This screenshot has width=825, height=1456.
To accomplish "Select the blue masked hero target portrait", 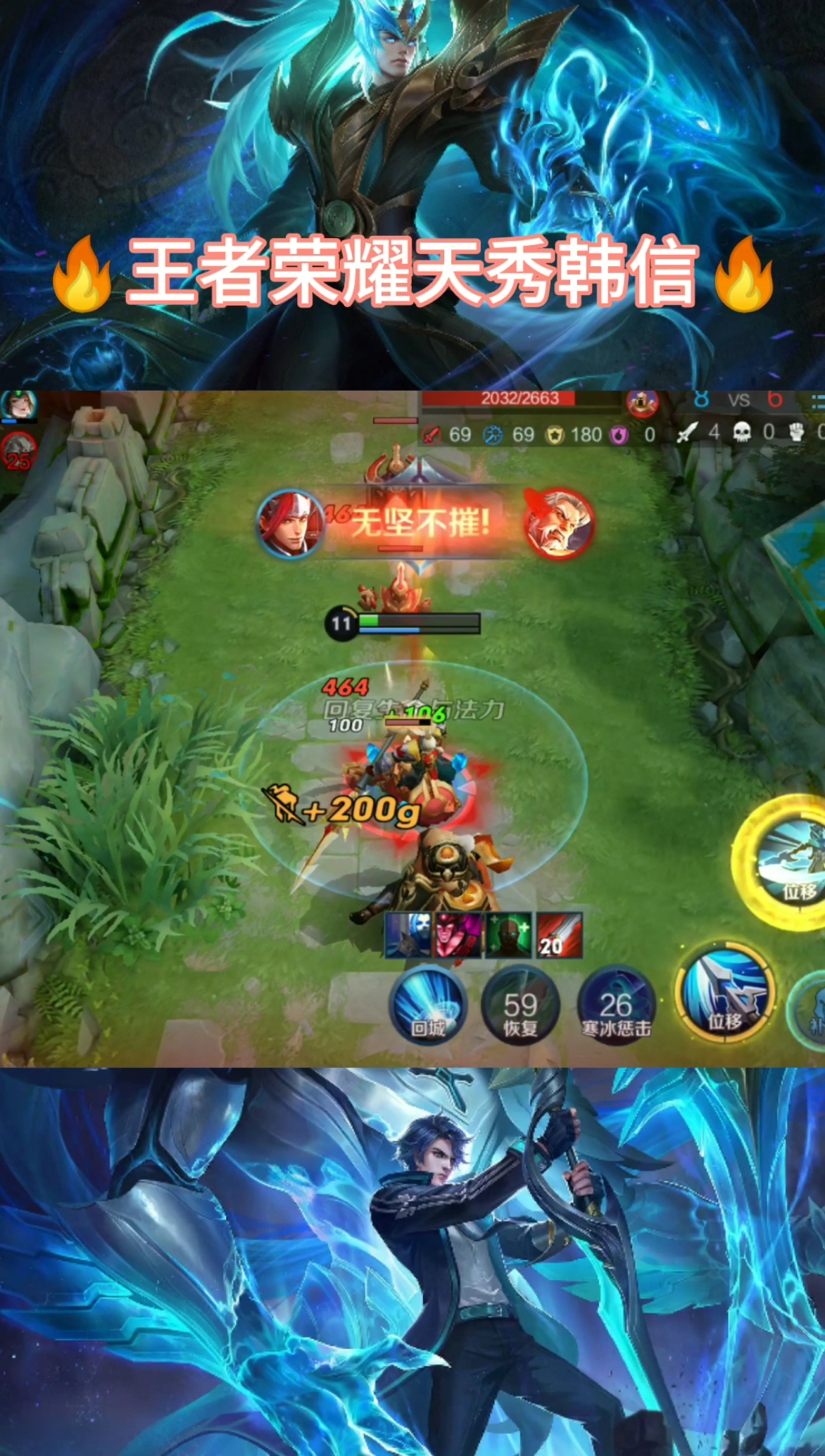I will pyautogui.click(x=408, y=935).
